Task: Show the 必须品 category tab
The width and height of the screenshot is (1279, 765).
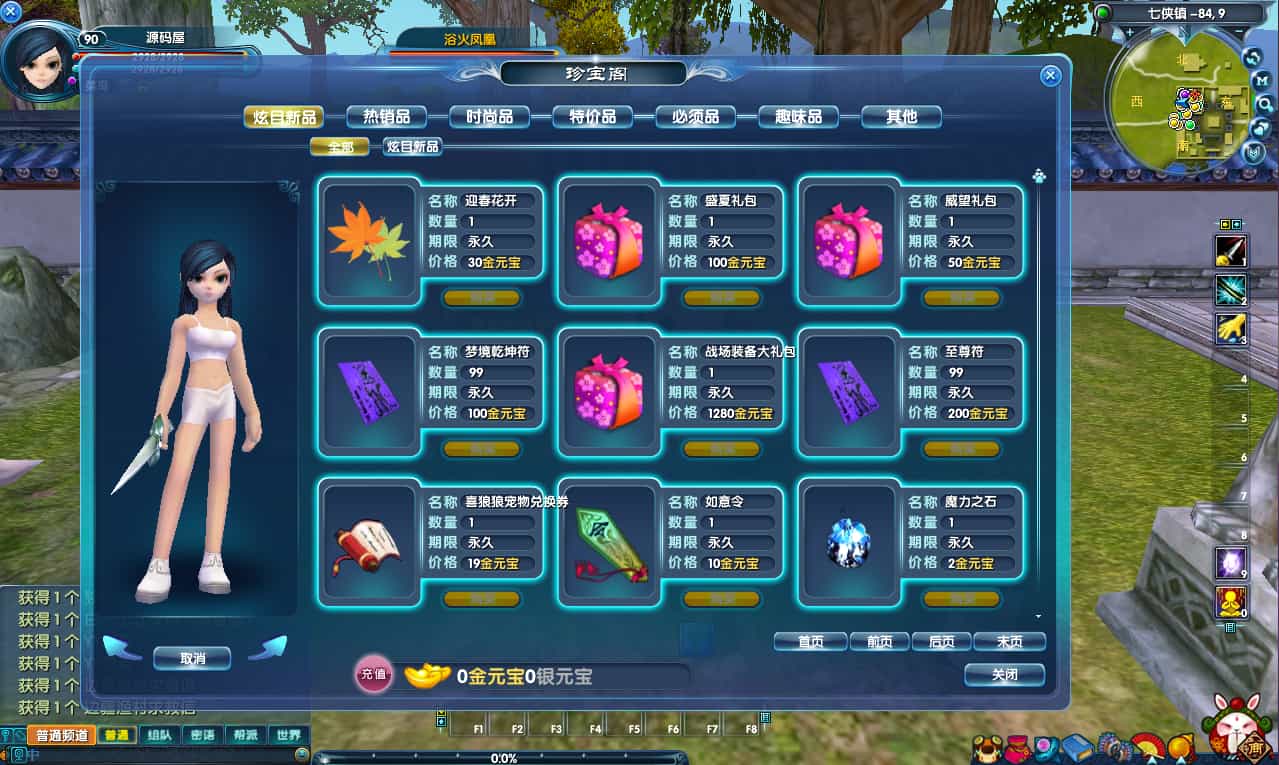Action: [x=695, y=117]
